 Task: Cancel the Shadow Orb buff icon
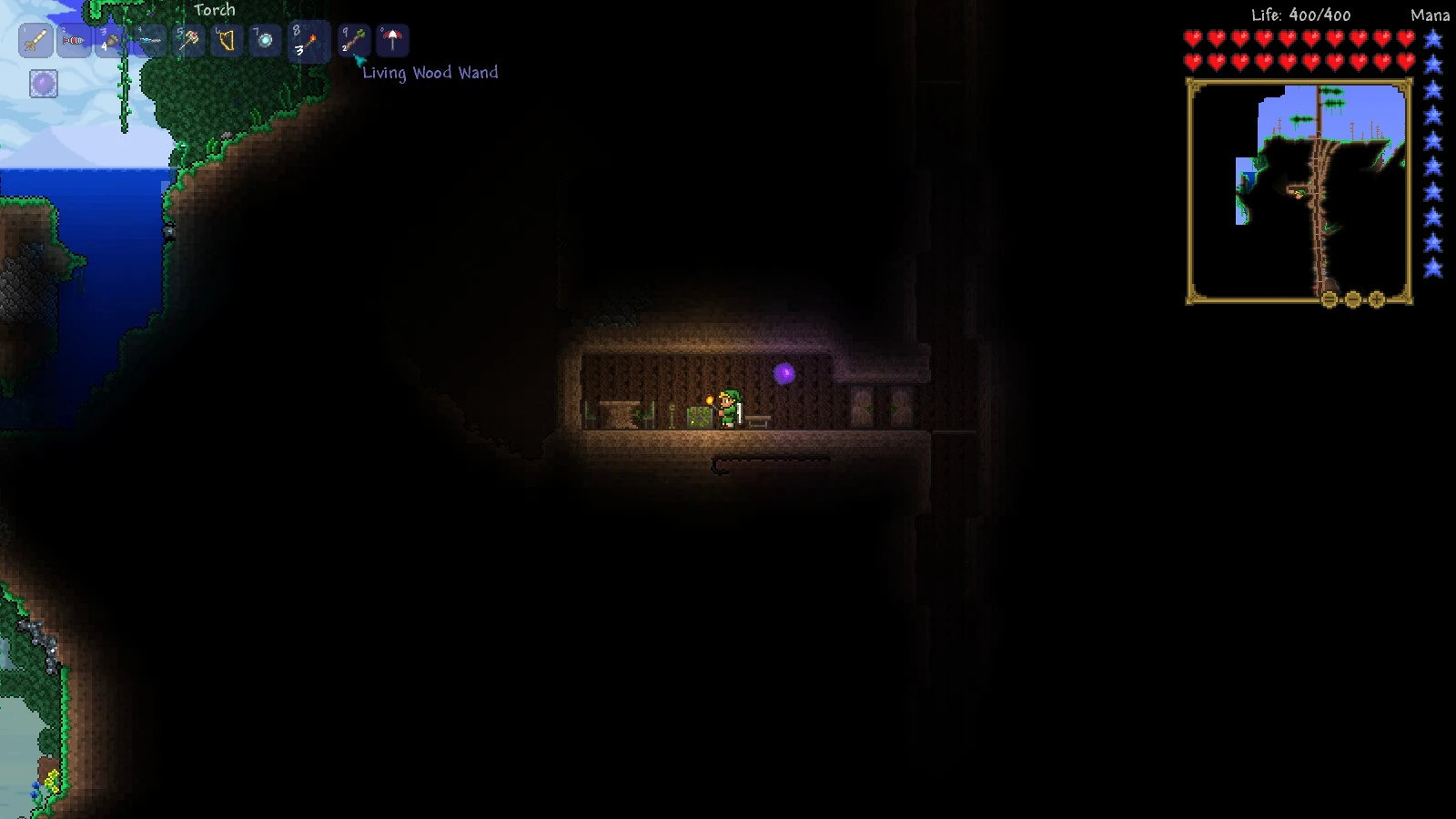point(42,85)
